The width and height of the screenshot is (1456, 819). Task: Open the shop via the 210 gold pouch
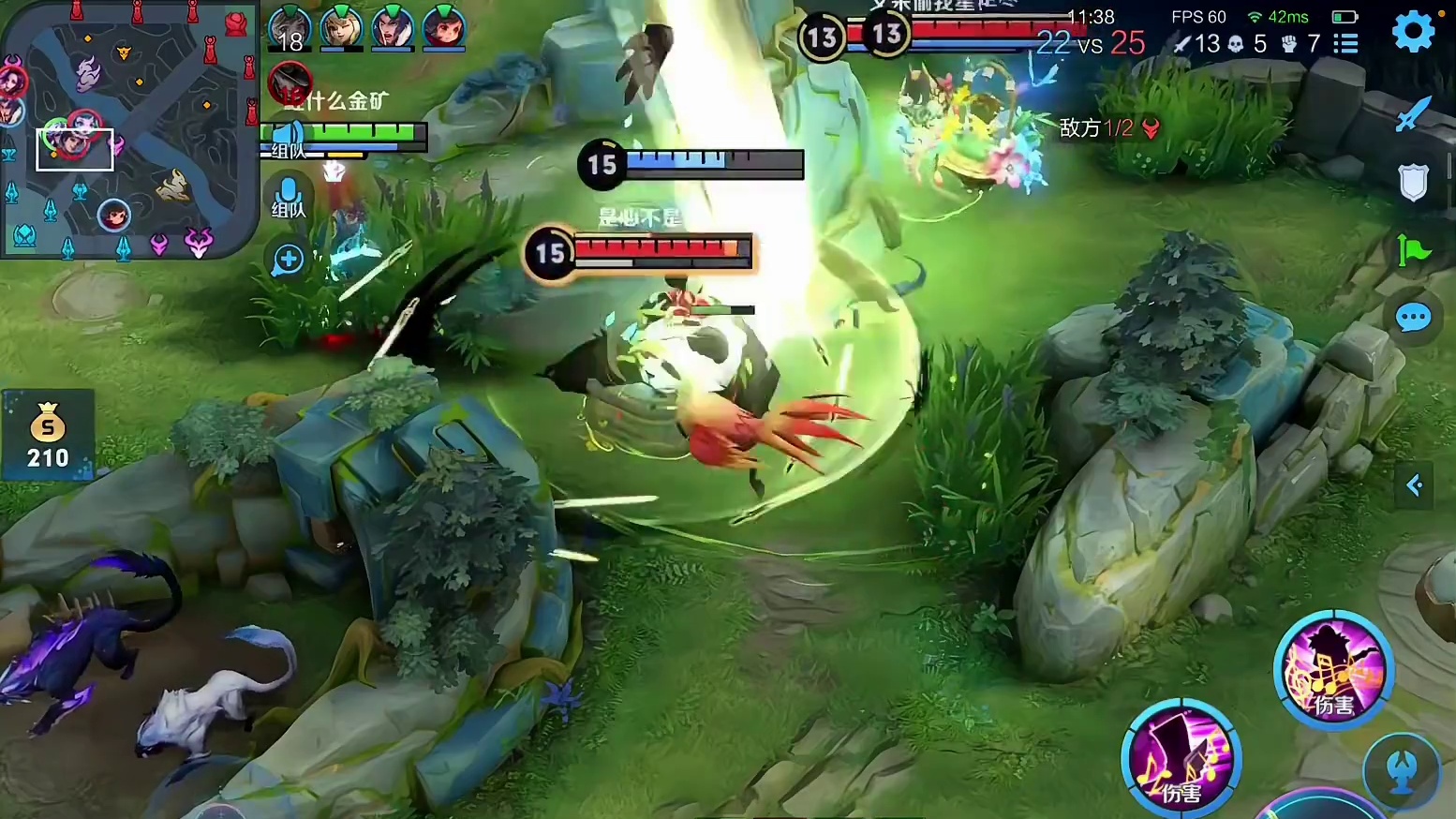tap(48, 436)
